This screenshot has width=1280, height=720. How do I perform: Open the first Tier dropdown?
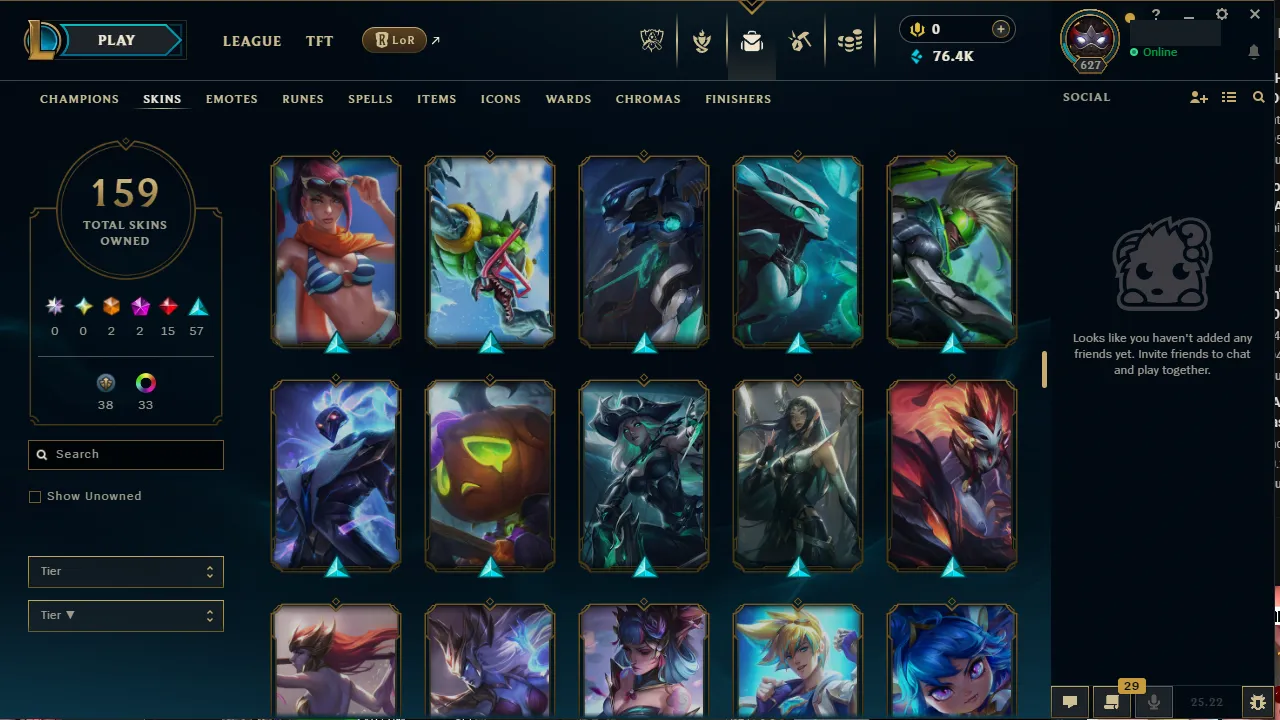click(x=125, y=571)
